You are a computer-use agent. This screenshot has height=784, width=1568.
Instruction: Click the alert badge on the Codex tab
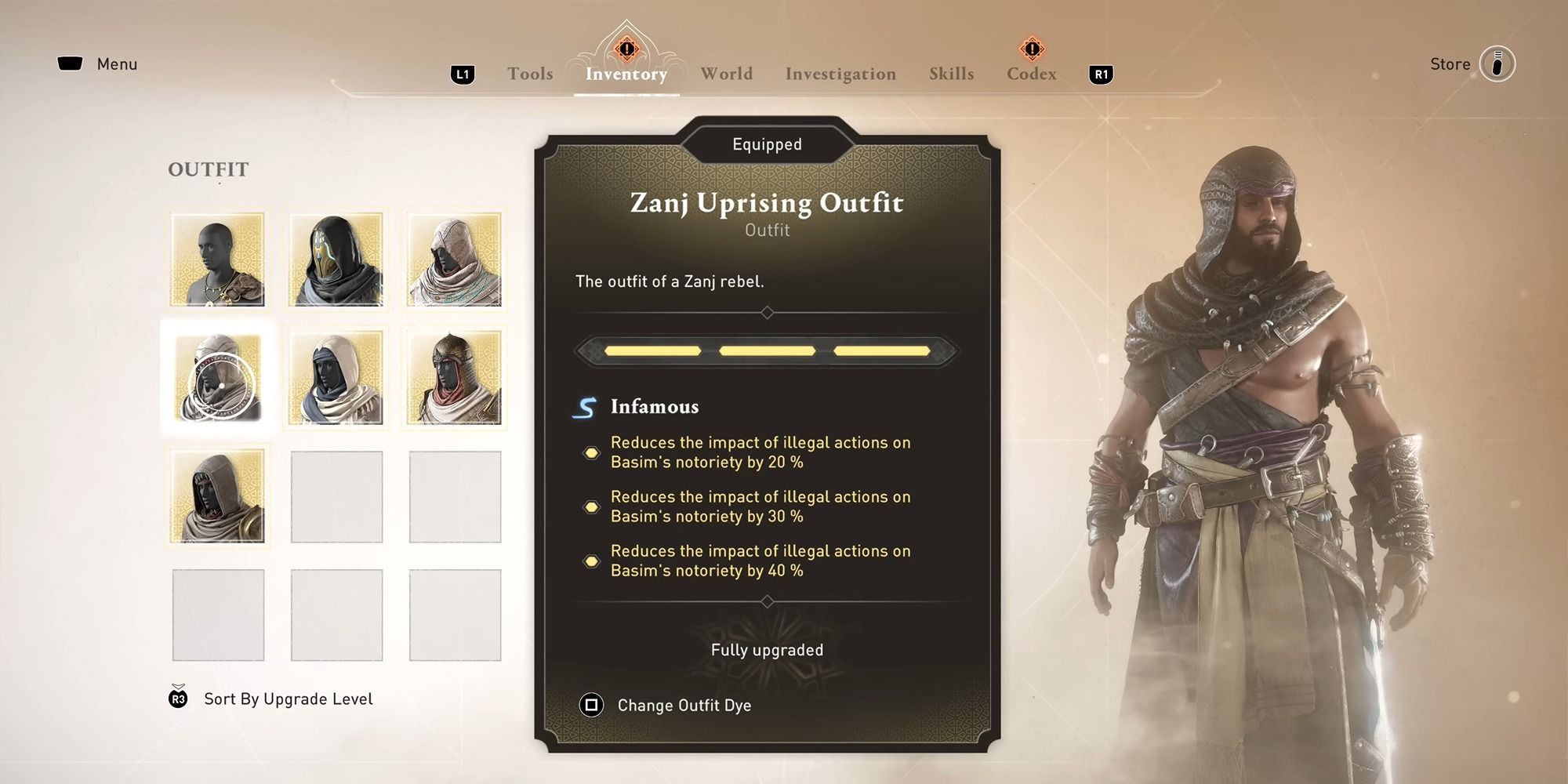tap(1033, 49)
